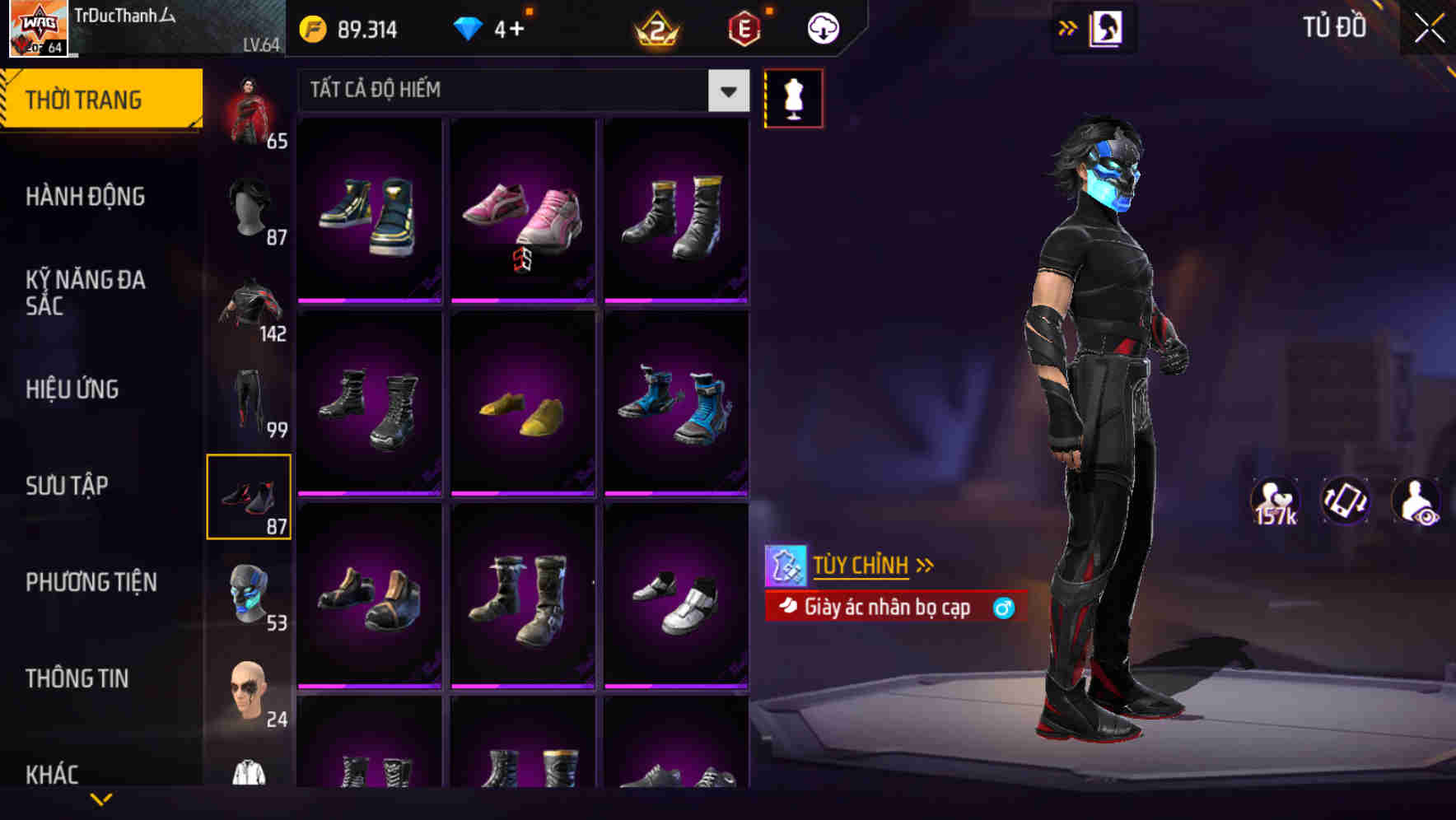Click the rank 2 crown badge icon
Viewport: 1456px width, 820px height.
(x=655, y=29)
